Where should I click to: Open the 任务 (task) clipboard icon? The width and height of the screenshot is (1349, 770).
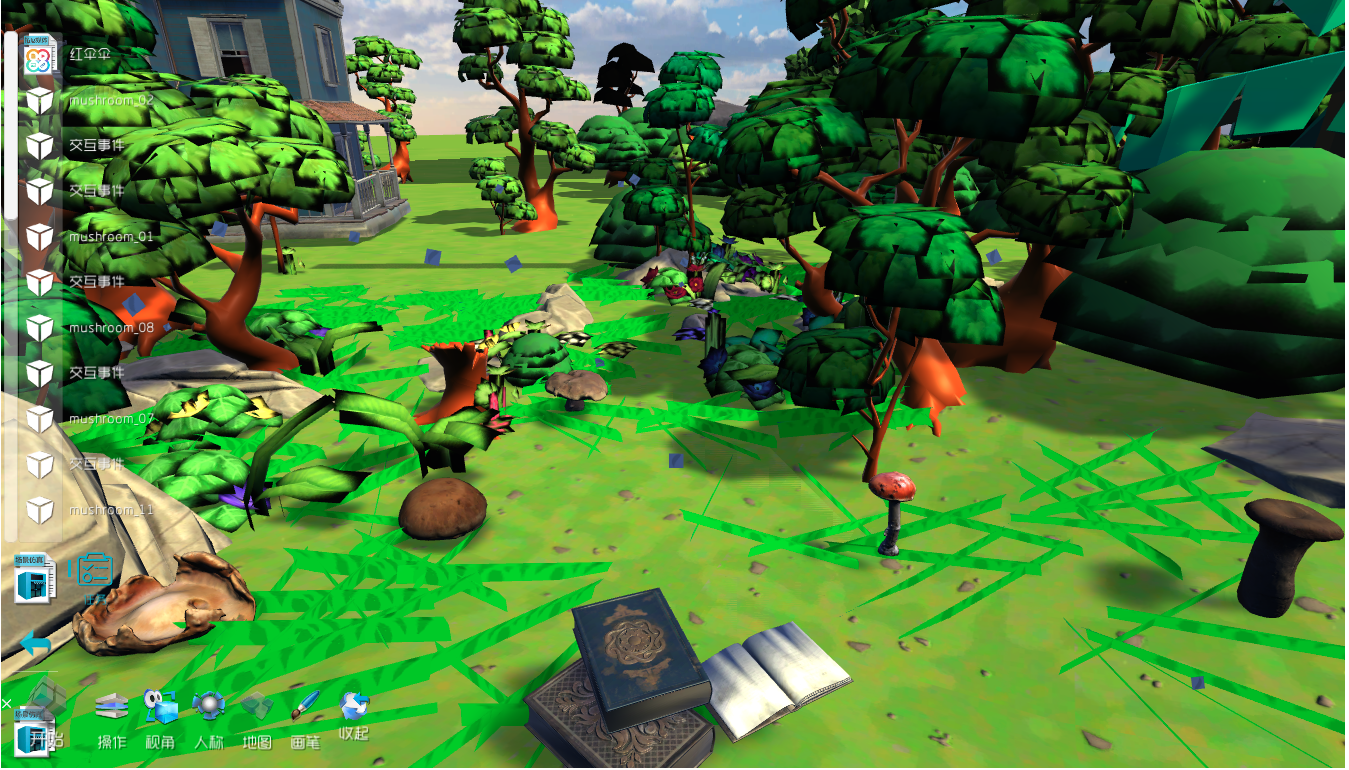click(x=95, y=572)
